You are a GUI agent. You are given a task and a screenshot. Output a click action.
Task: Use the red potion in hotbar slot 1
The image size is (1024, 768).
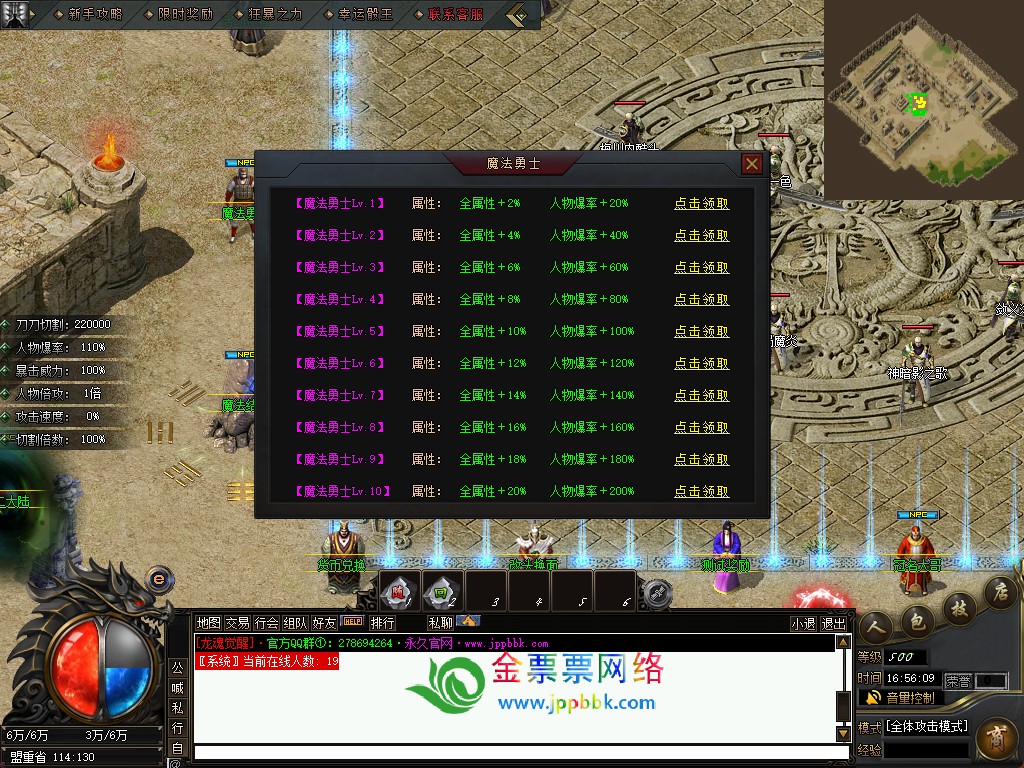click(x=398, y=590)
